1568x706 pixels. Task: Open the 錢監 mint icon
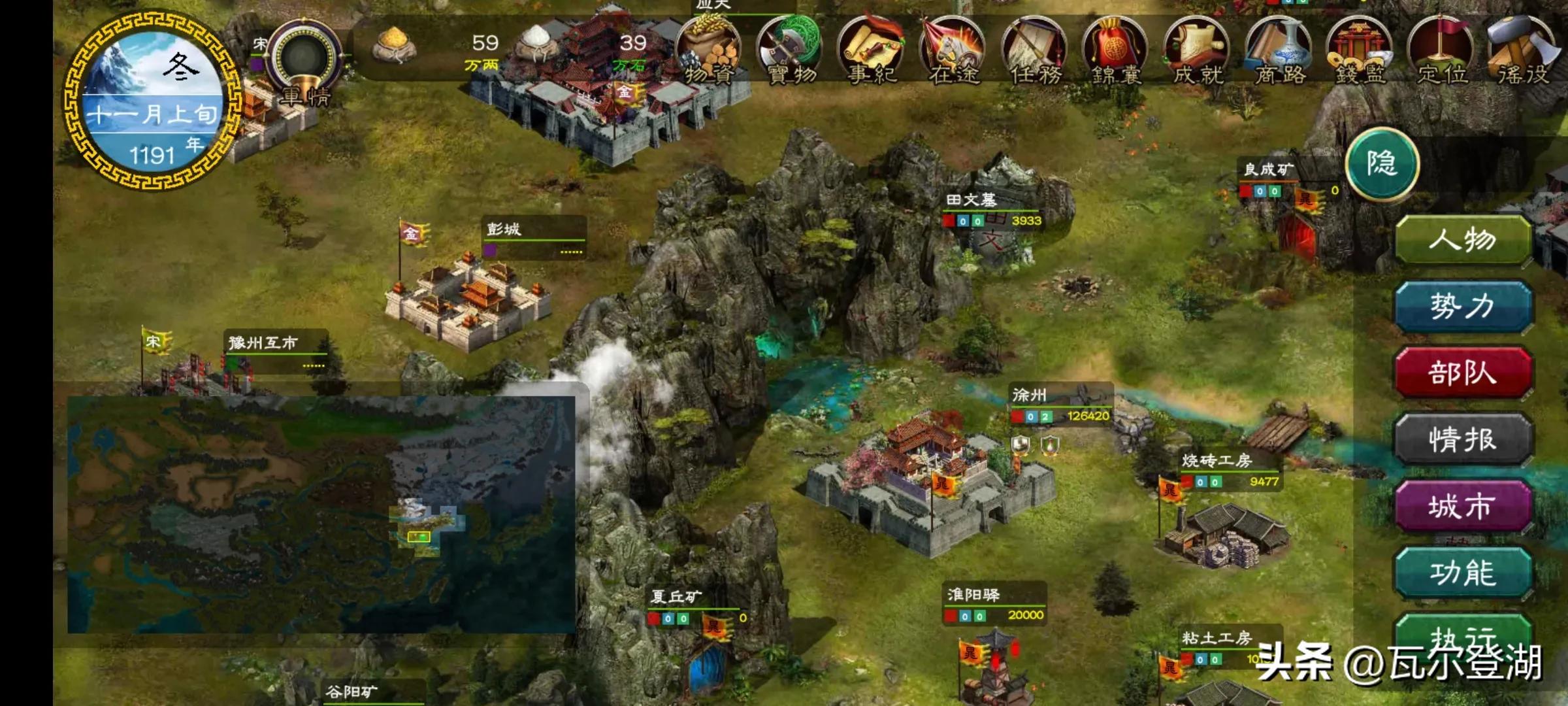[x=1360, y=51]
